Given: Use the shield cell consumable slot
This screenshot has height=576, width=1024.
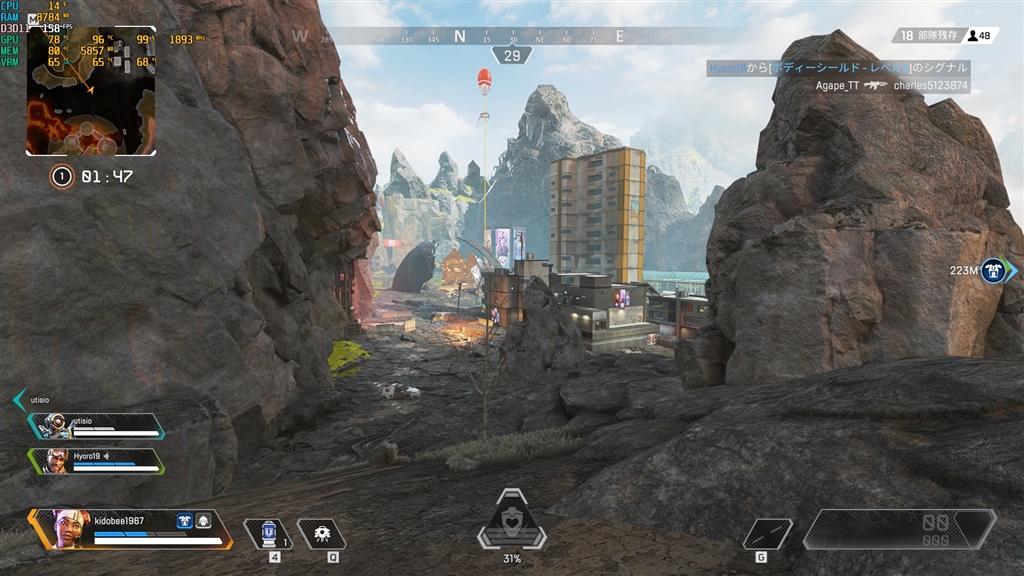Looking at the screenshot, I should click(268, 534).
